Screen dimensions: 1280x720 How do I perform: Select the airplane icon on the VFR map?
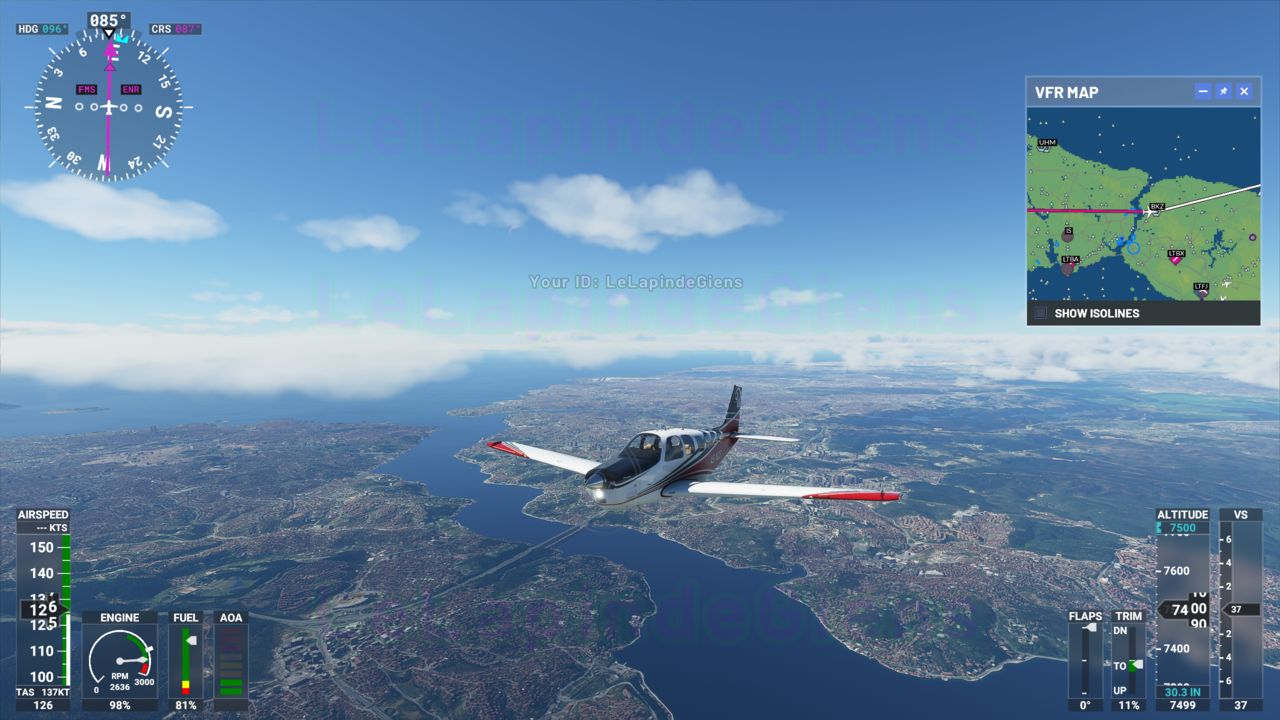(1149, 212)
